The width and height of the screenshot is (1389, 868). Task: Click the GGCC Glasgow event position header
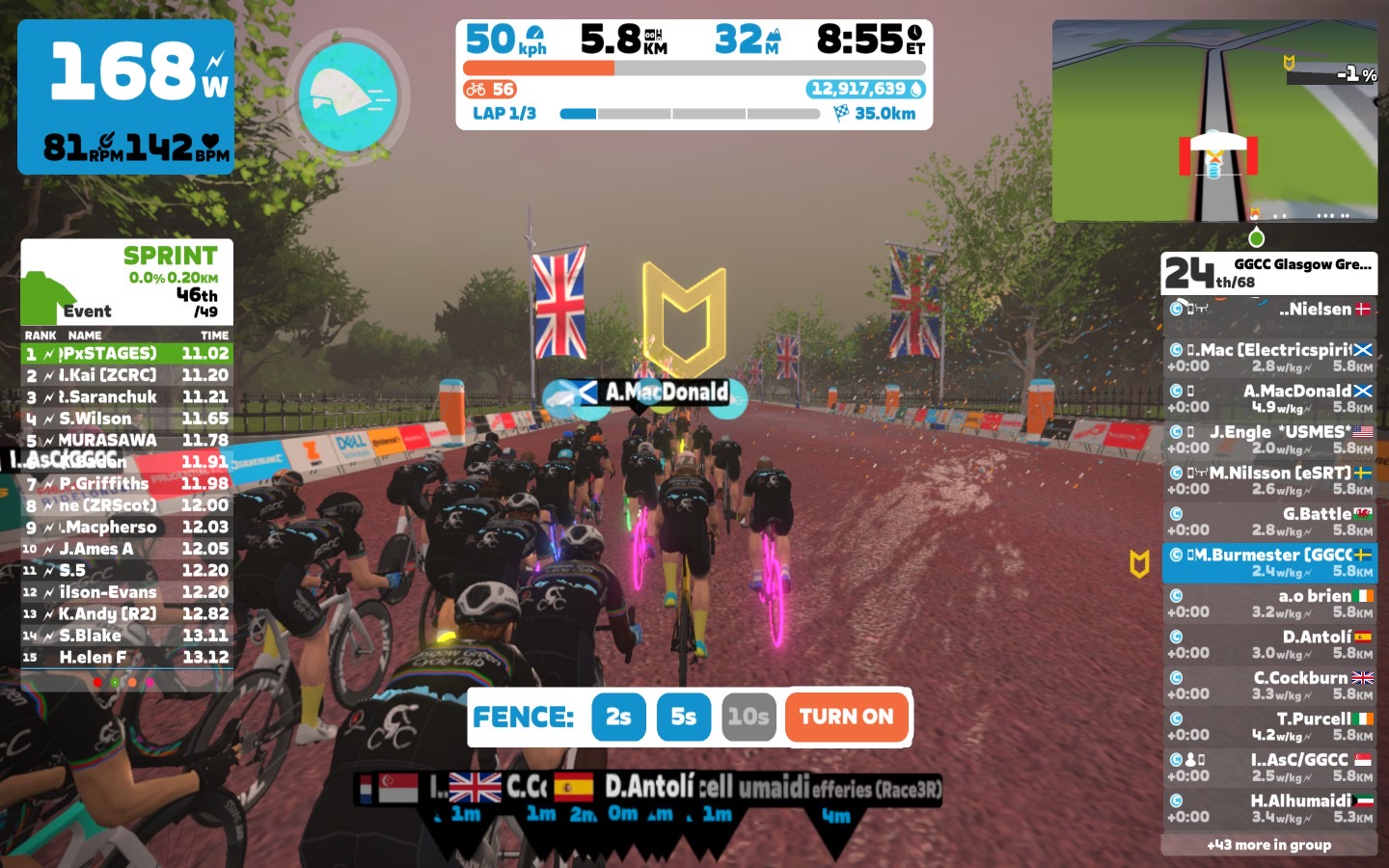coord(1268,273)
